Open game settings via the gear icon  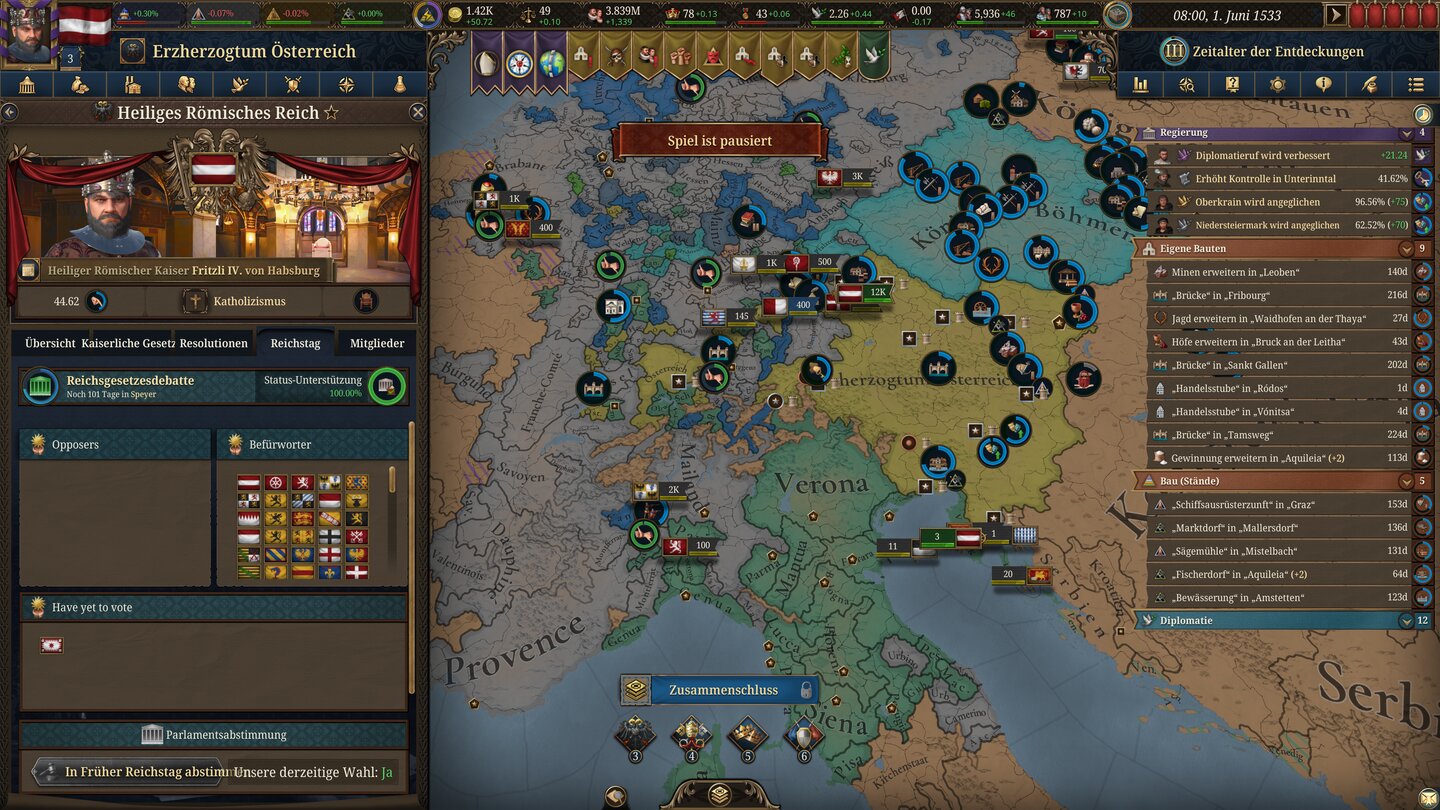pos(1278,84)
